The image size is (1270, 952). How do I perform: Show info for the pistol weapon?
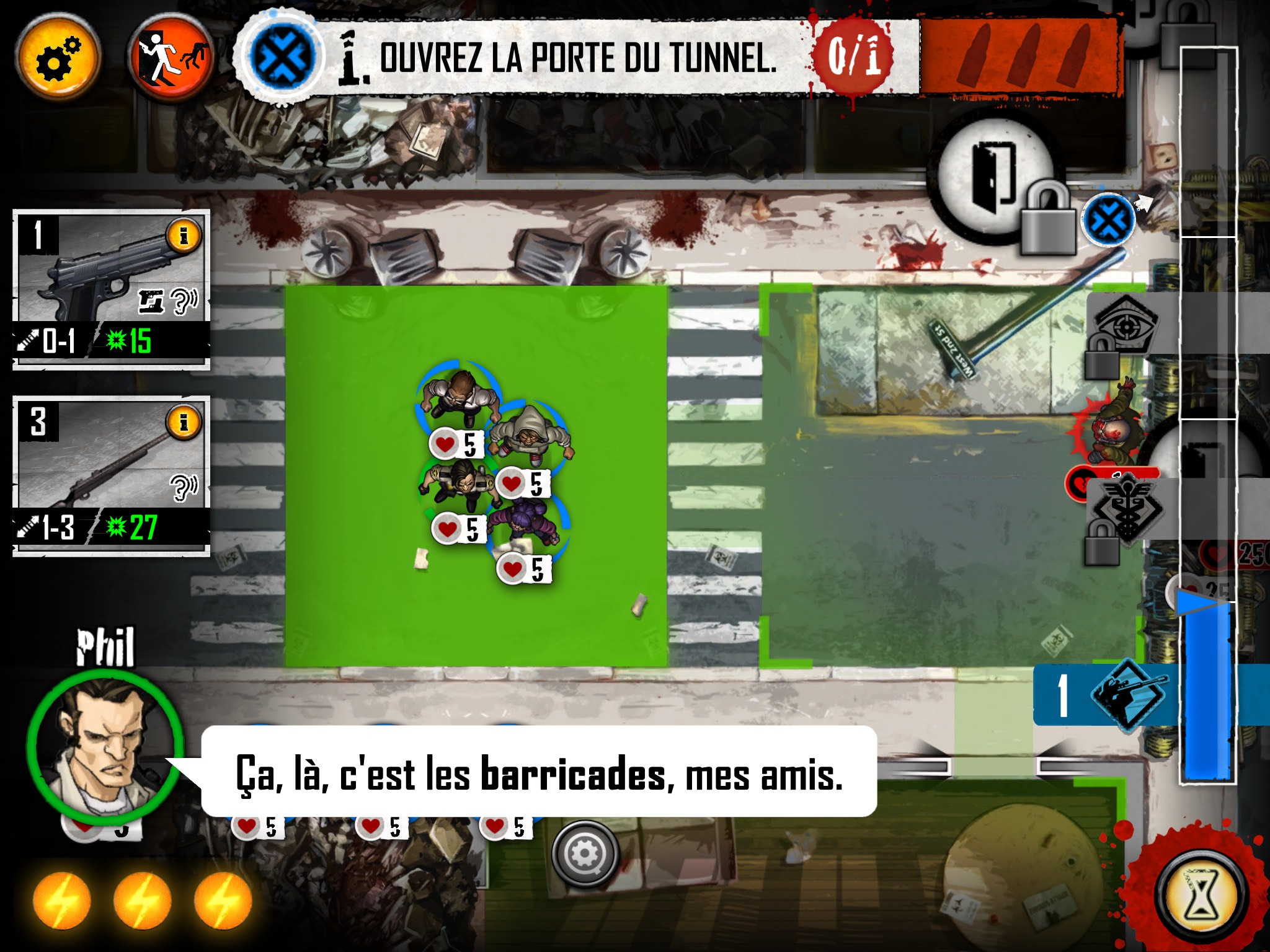point(183,236)
